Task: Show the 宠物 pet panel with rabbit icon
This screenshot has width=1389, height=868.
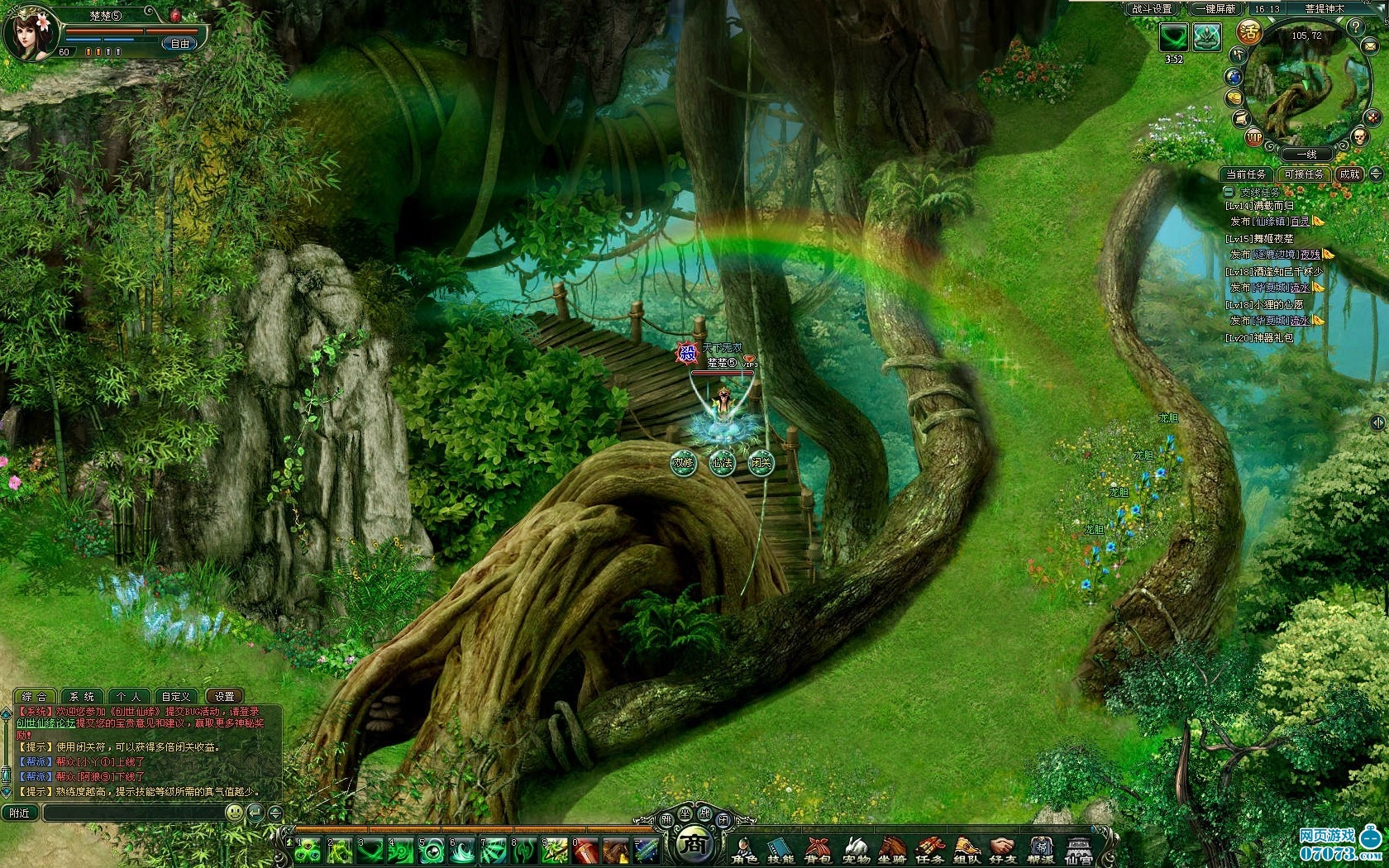Action: coord(855,850)
